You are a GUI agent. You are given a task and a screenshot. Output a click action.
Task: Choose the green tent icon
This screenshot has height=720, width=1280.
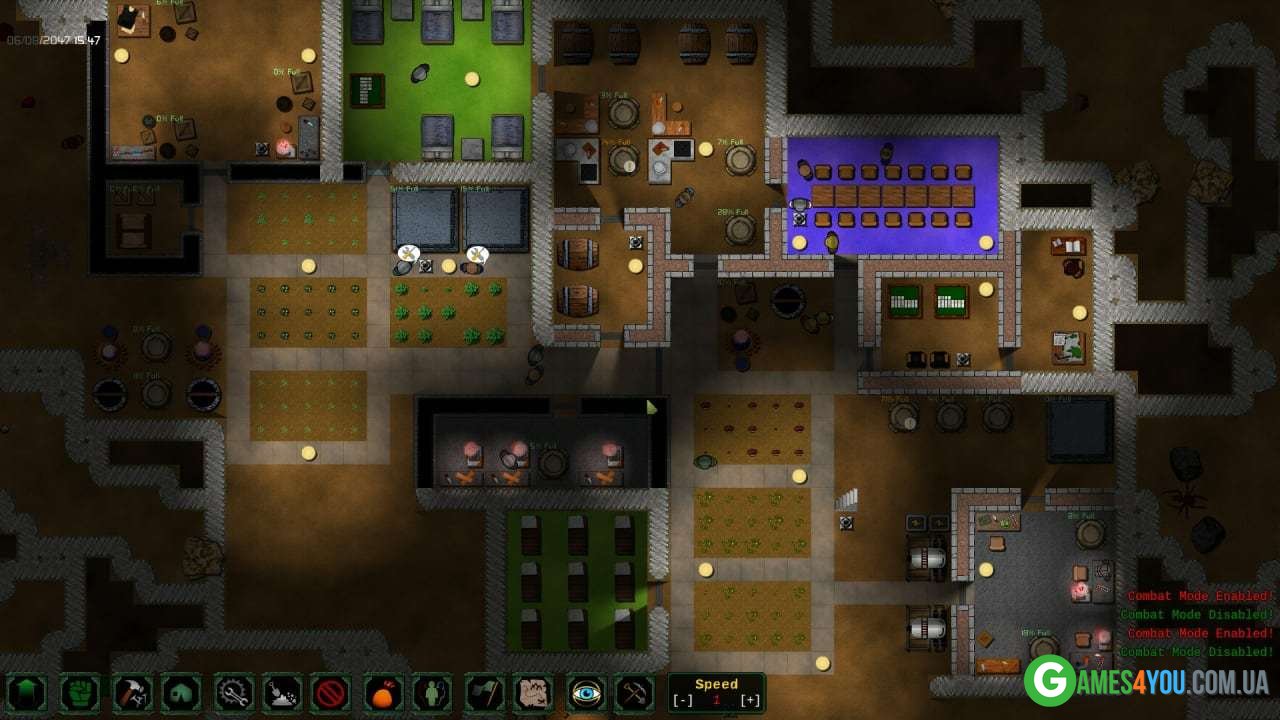point(182,692)
